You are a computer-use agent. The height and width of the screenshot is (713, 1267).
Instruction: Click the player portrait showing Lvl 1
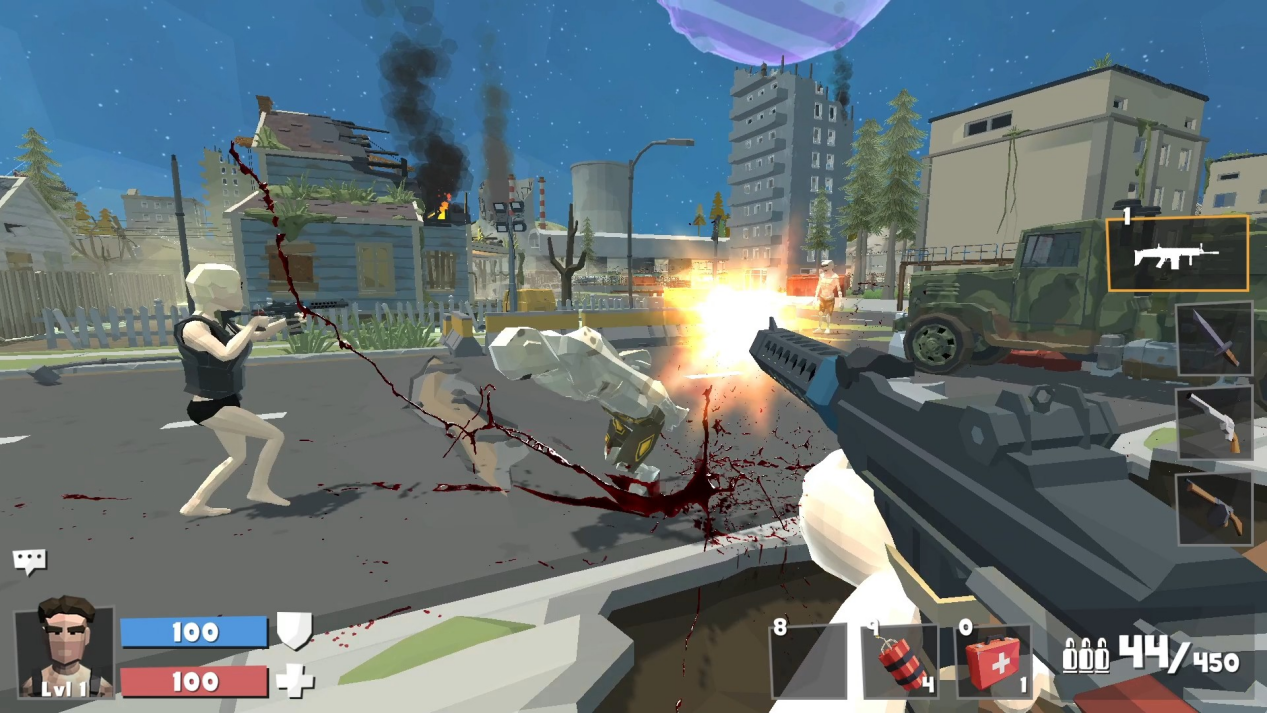64,650
